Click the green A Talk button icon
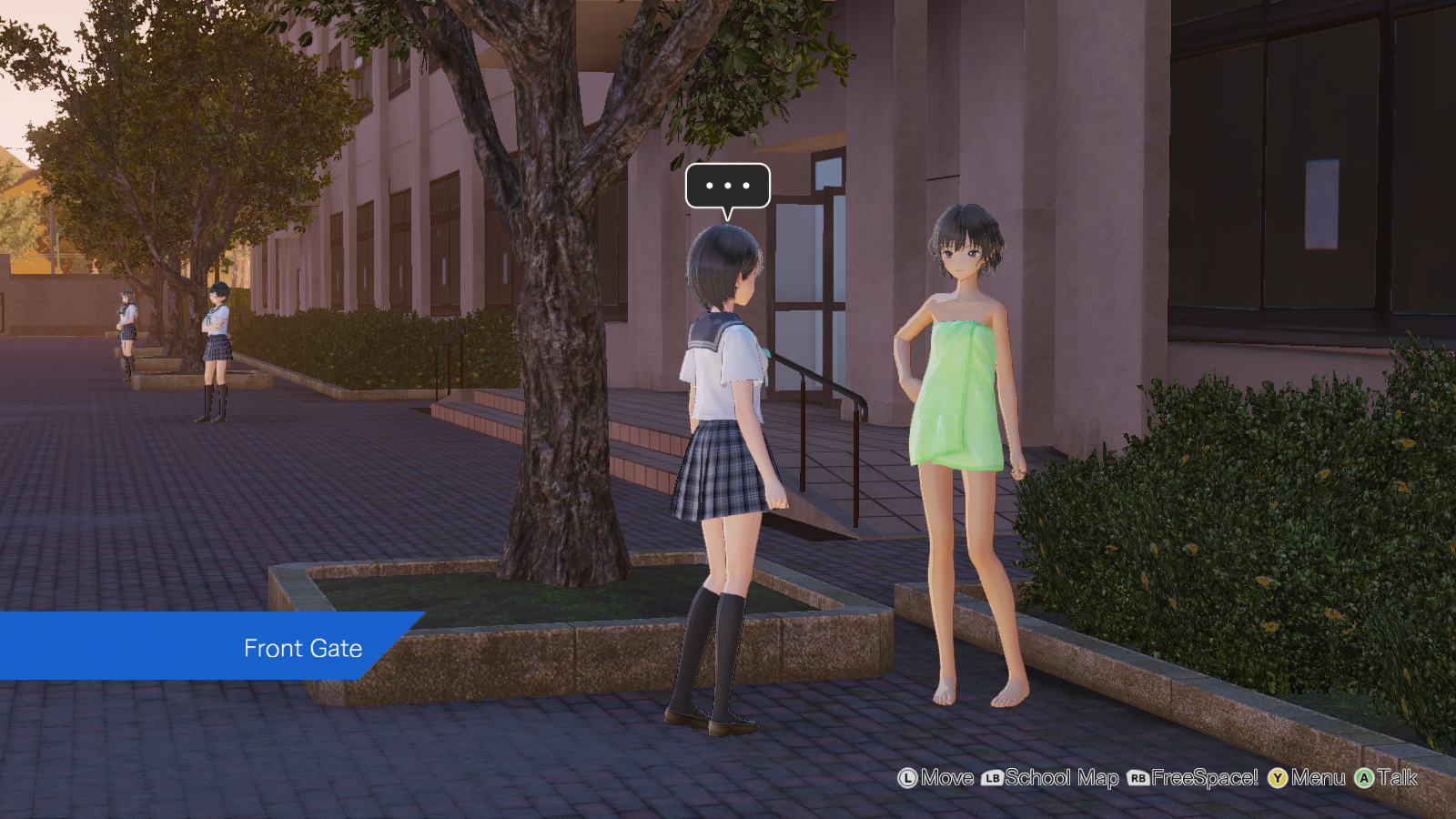 (1362, 779)
